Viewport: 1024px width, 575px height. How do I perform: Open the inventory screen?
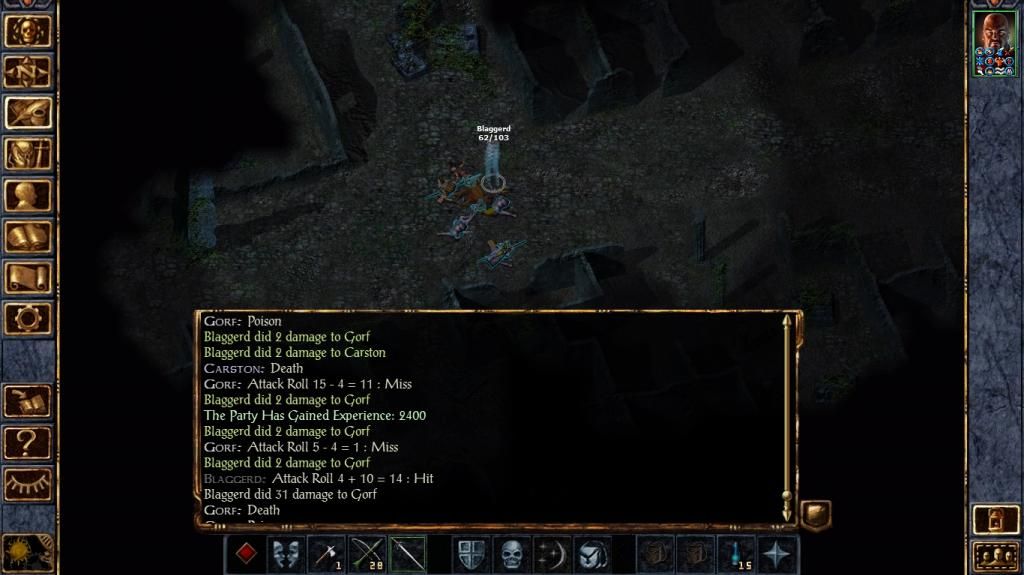tap(28, 154)
